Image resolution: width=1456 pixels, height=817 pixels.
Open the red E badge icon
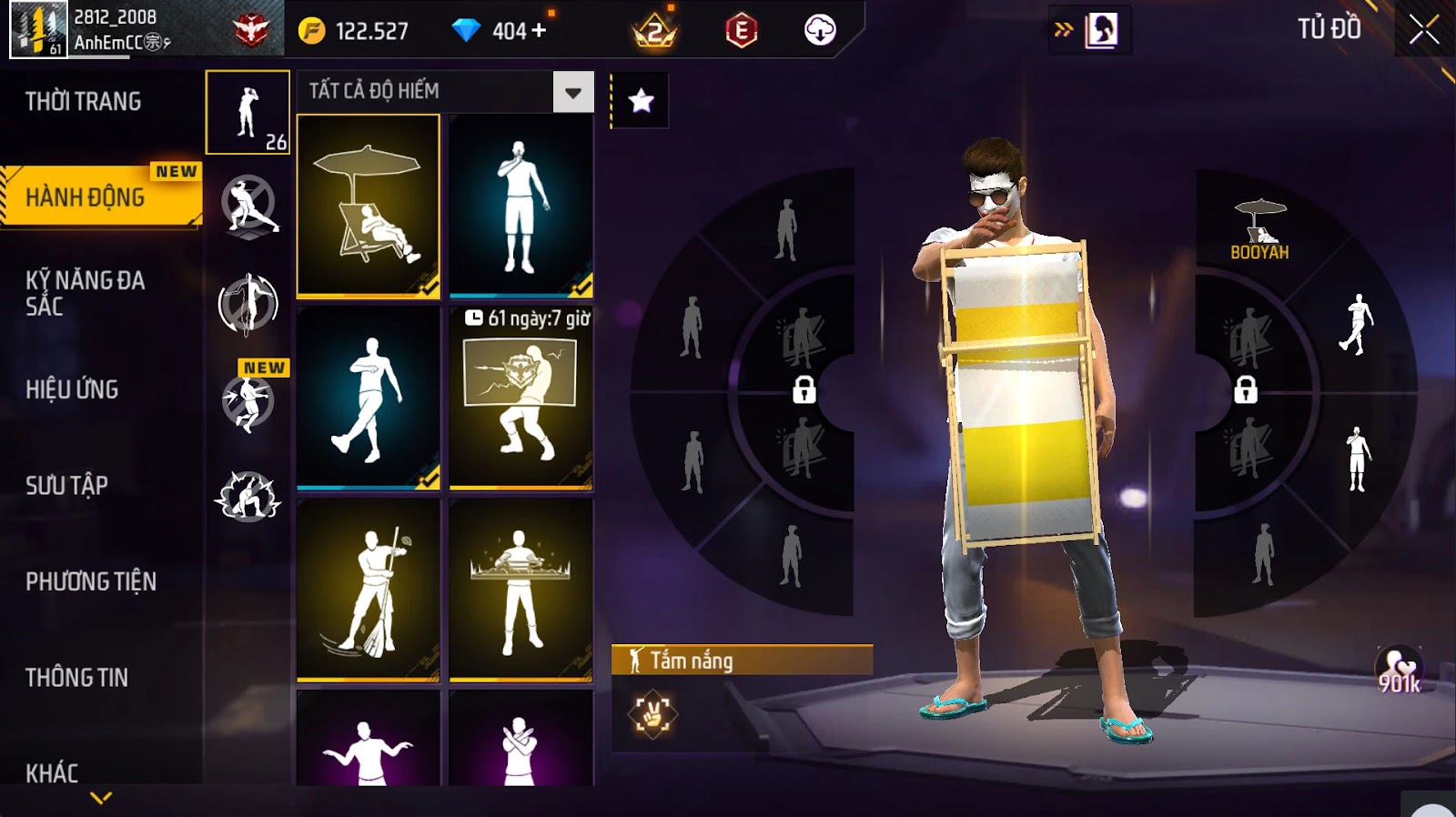click(x=742, y=31)
